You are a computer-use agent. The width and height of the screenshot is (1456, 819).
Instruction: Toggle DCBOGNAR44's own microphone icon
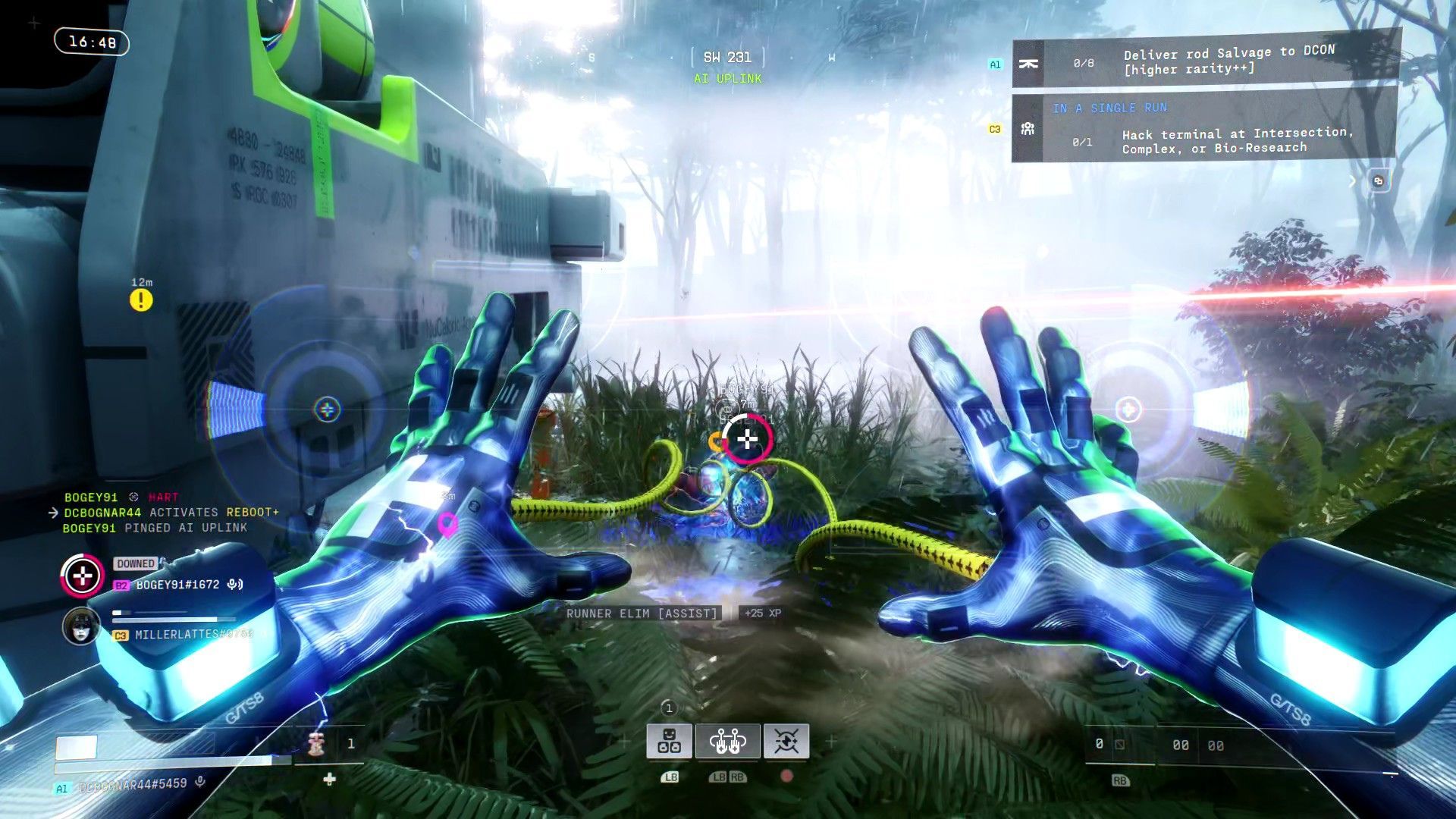(x=200, y=782)
